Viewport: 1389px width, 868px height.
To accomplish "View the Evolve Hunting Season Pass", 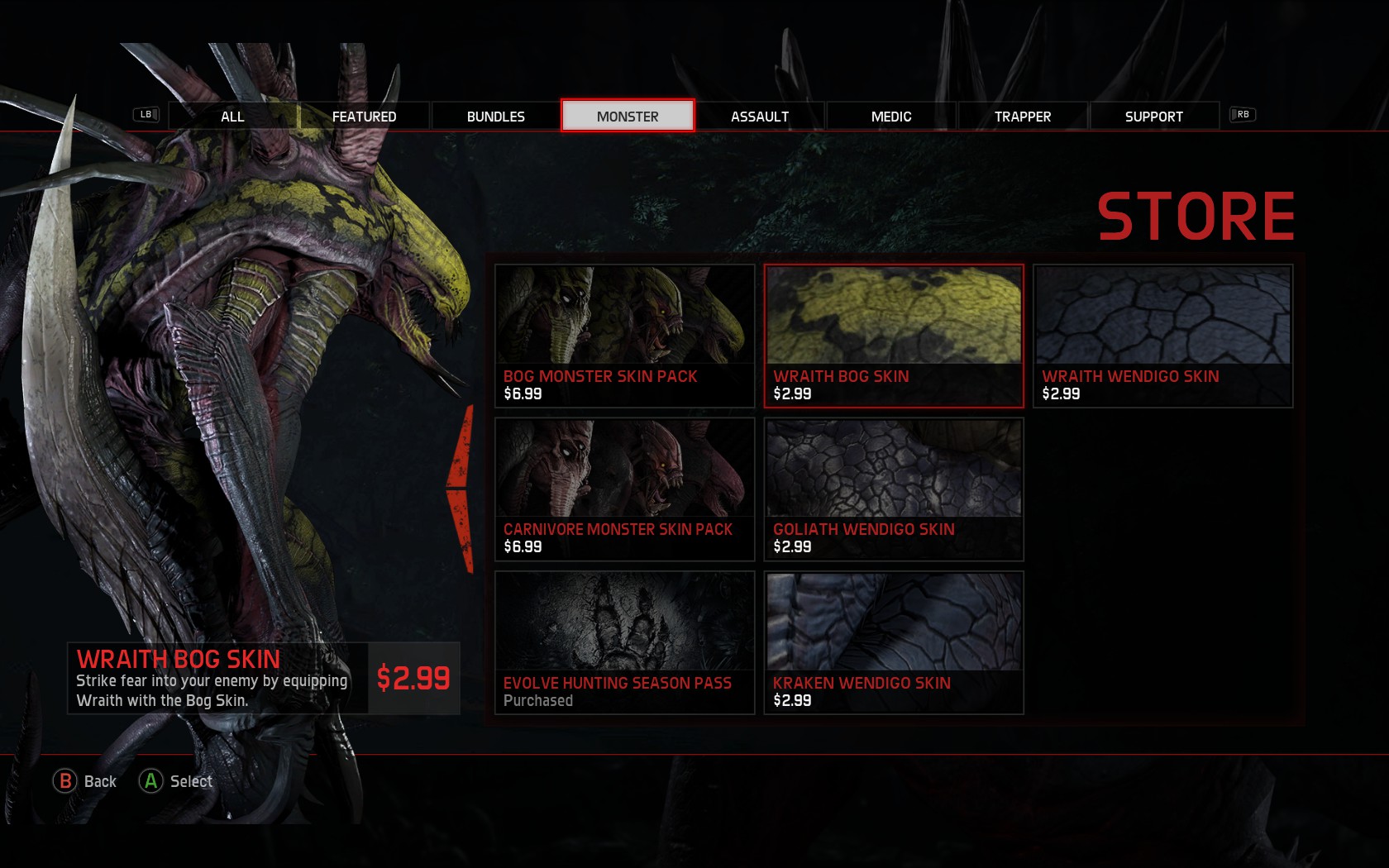I will [x=624, y=642].
